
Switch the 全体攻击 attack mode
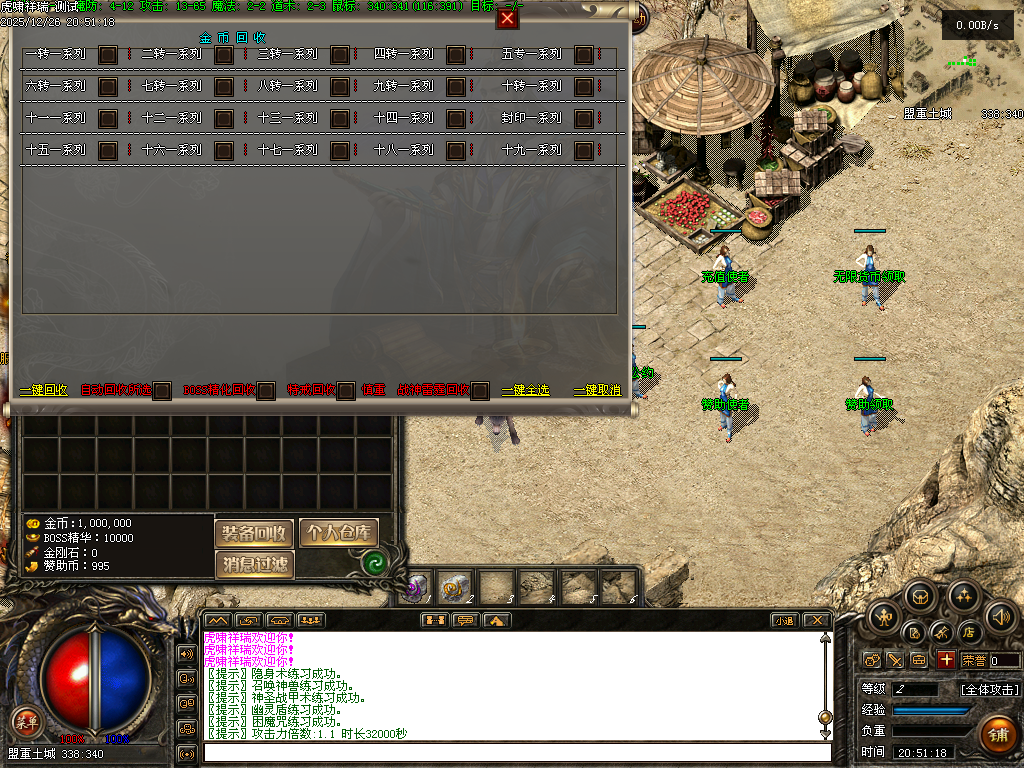click(990, 690)
